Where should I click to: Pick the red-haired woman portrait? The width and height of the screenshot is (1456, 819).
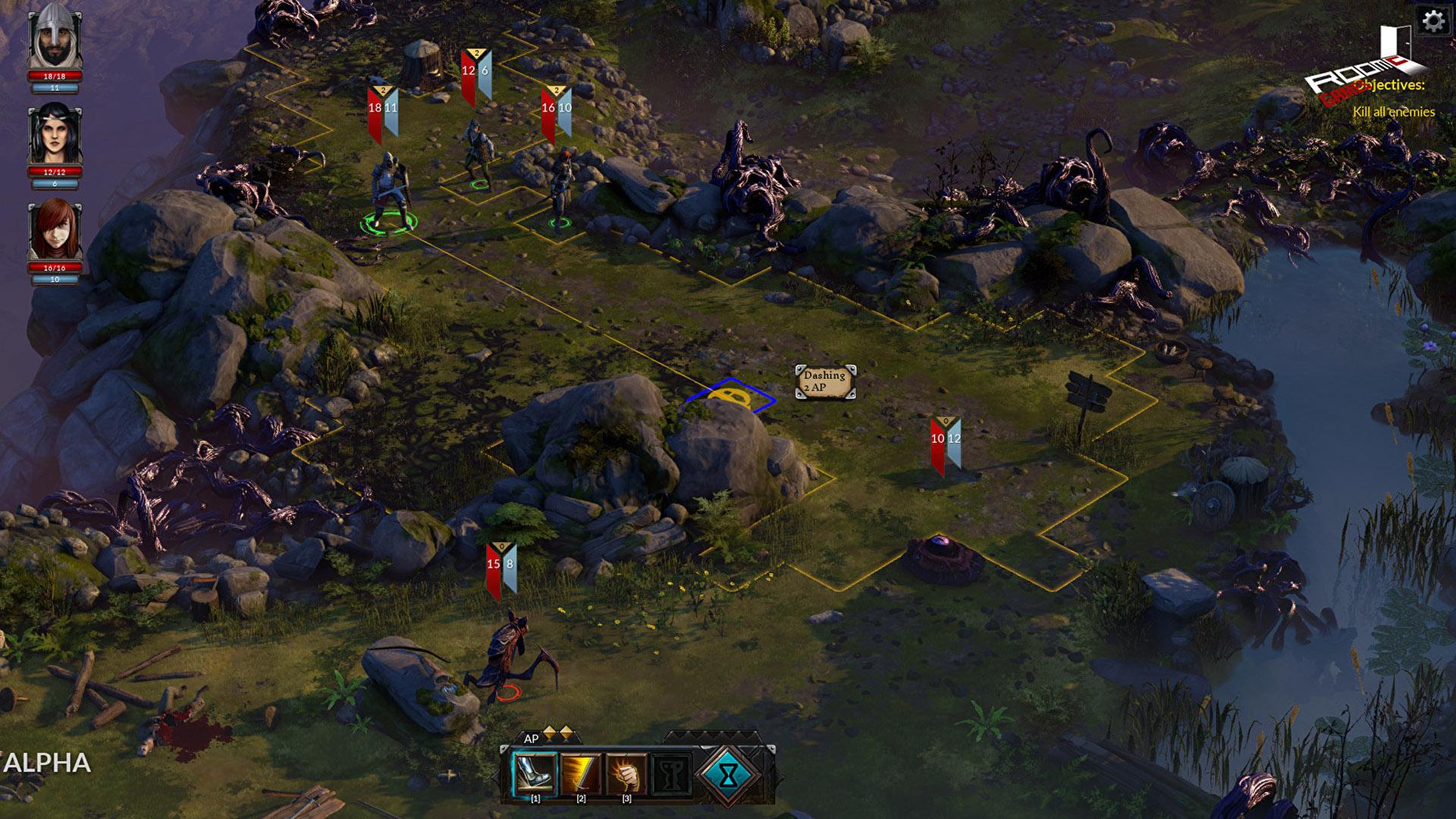55,230
